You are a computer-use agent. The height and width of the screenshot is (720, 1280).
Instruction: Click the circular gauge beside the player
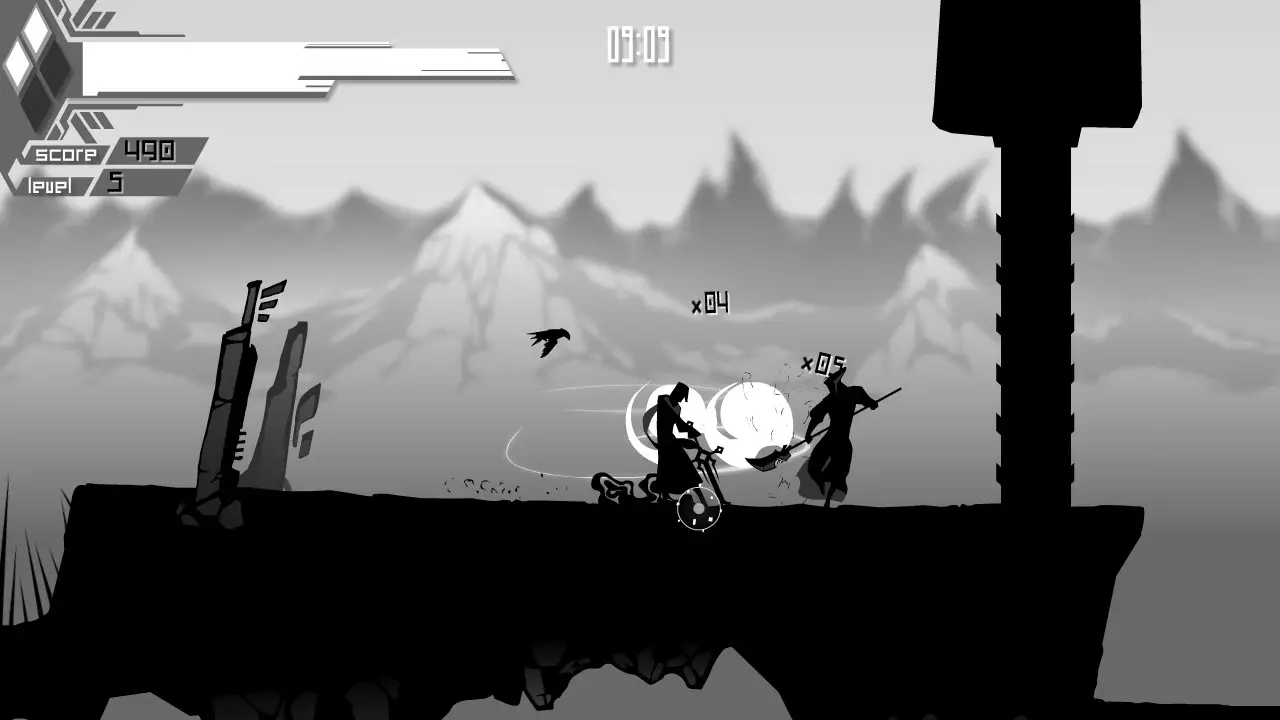(697, 511)
